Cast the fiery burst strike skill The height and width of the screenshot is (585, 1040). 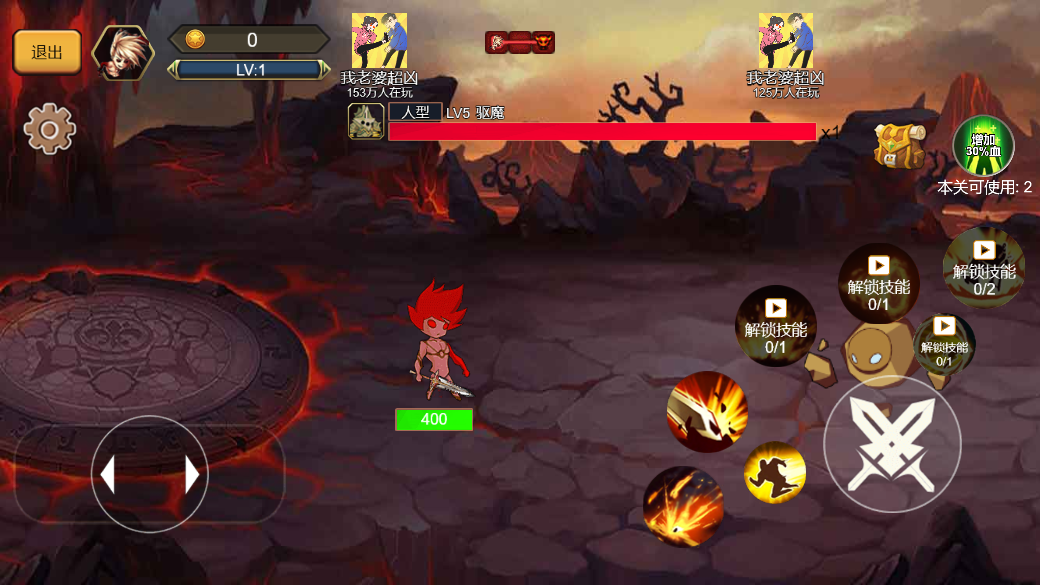683,506
